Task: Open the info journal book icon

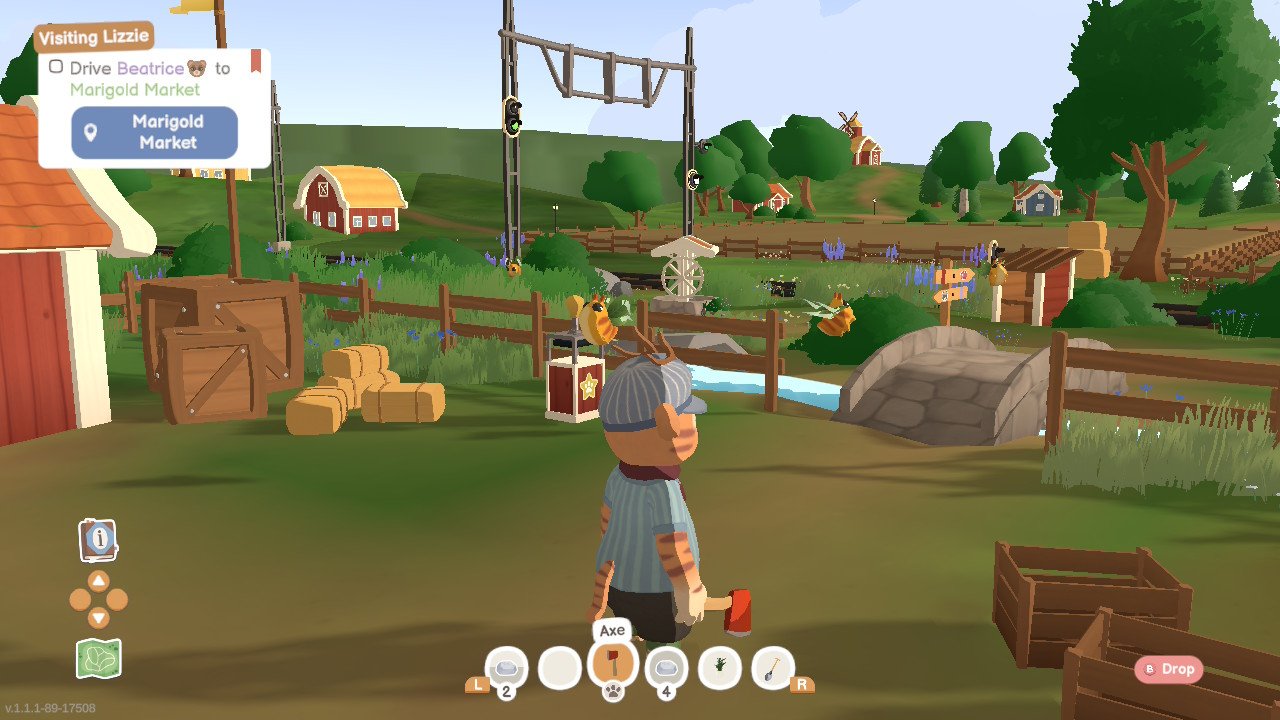Action: click(x=98, y=540)
